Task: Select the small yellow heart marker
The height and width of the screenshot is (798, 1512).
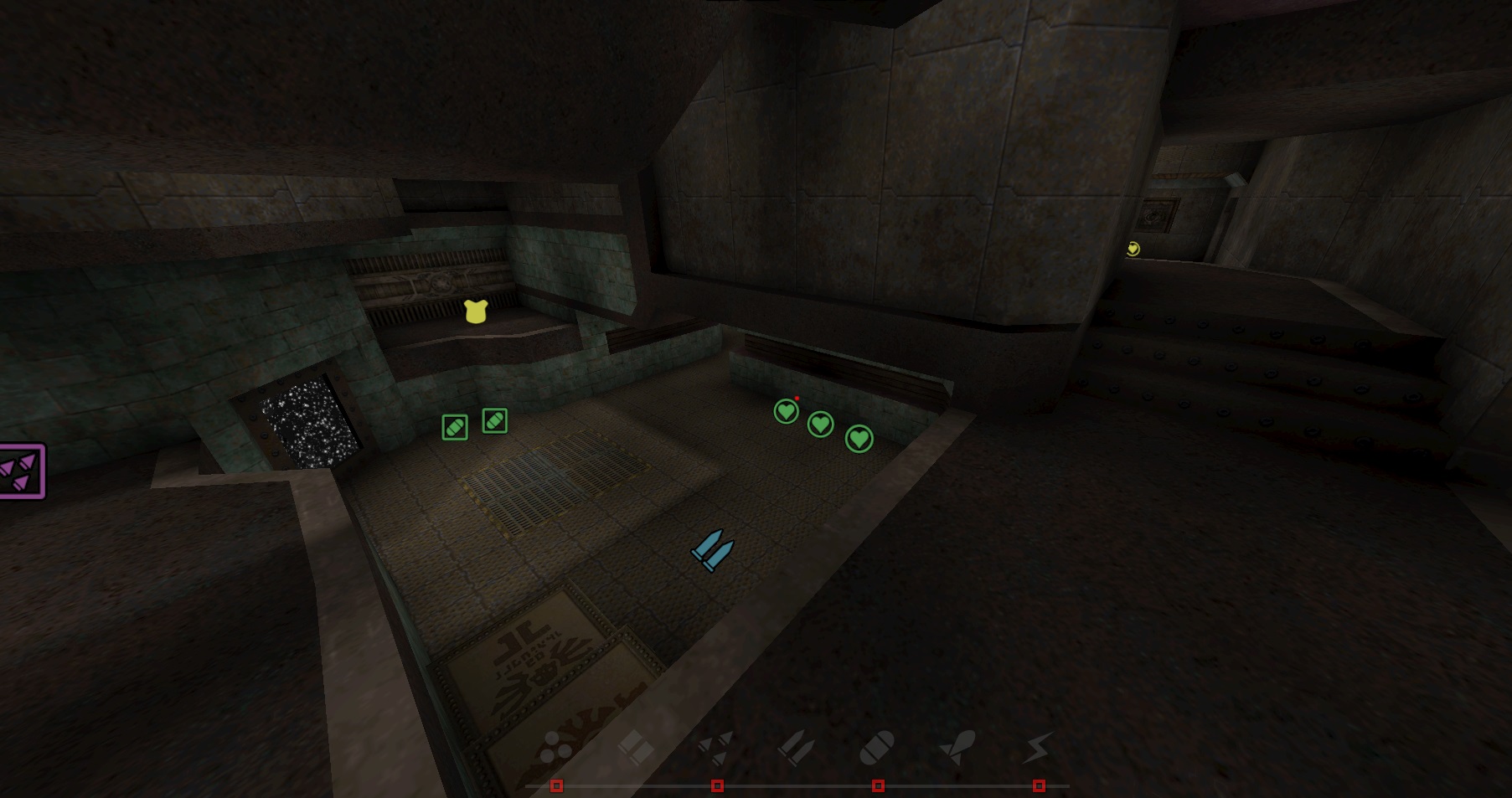Action: pyautogui.click(x=1133, y=249)
